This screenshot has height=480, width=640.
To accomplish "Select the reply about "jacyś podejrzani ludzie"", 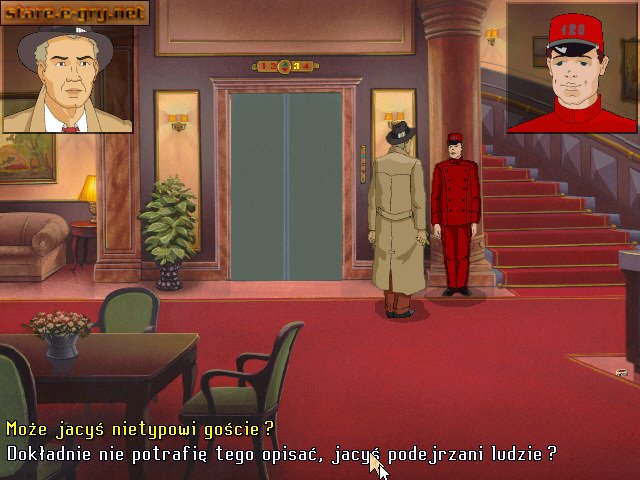I will [x=281, y=453].
